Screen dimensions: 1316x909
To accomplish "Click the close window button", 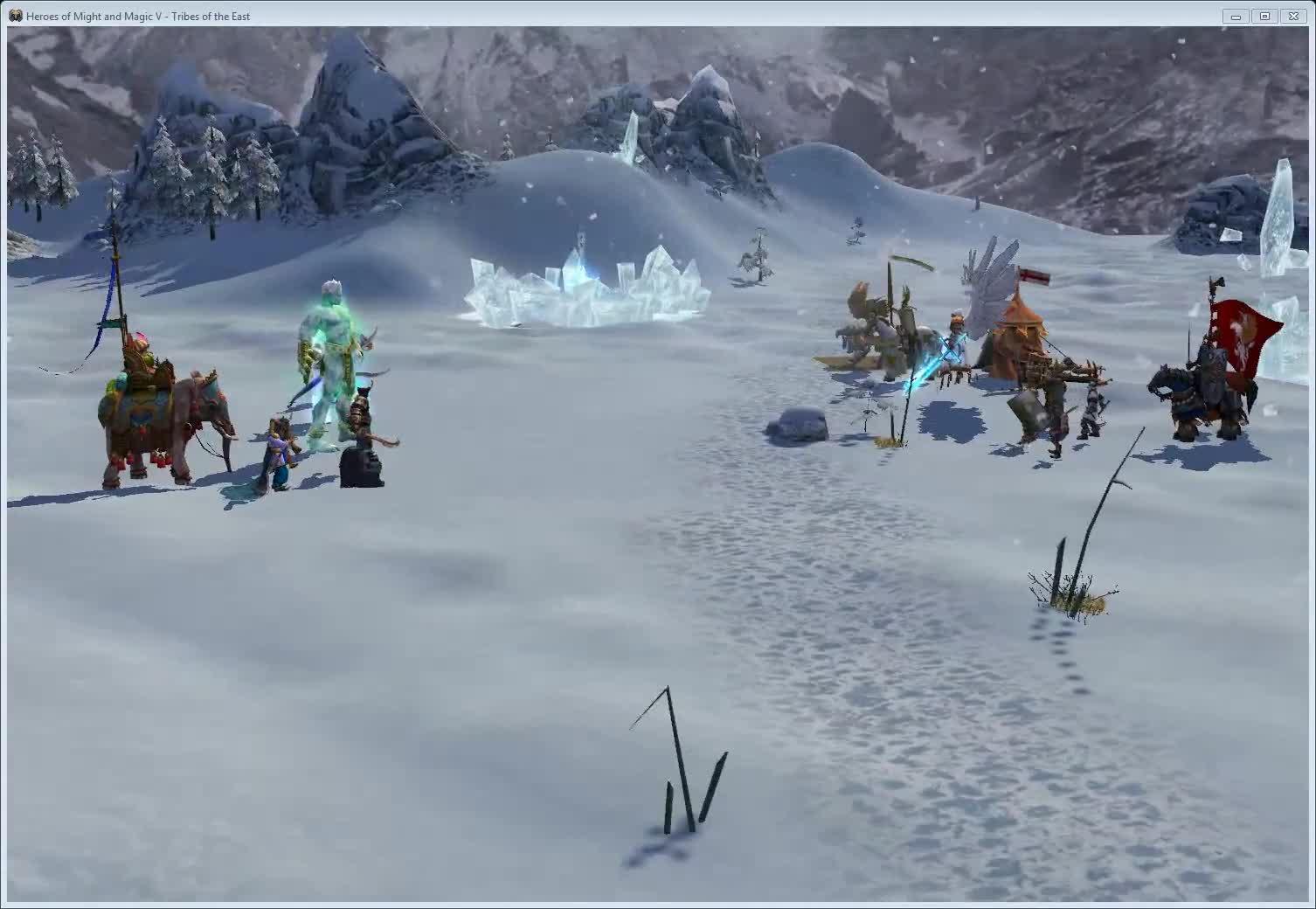I will click(1294, 16).
